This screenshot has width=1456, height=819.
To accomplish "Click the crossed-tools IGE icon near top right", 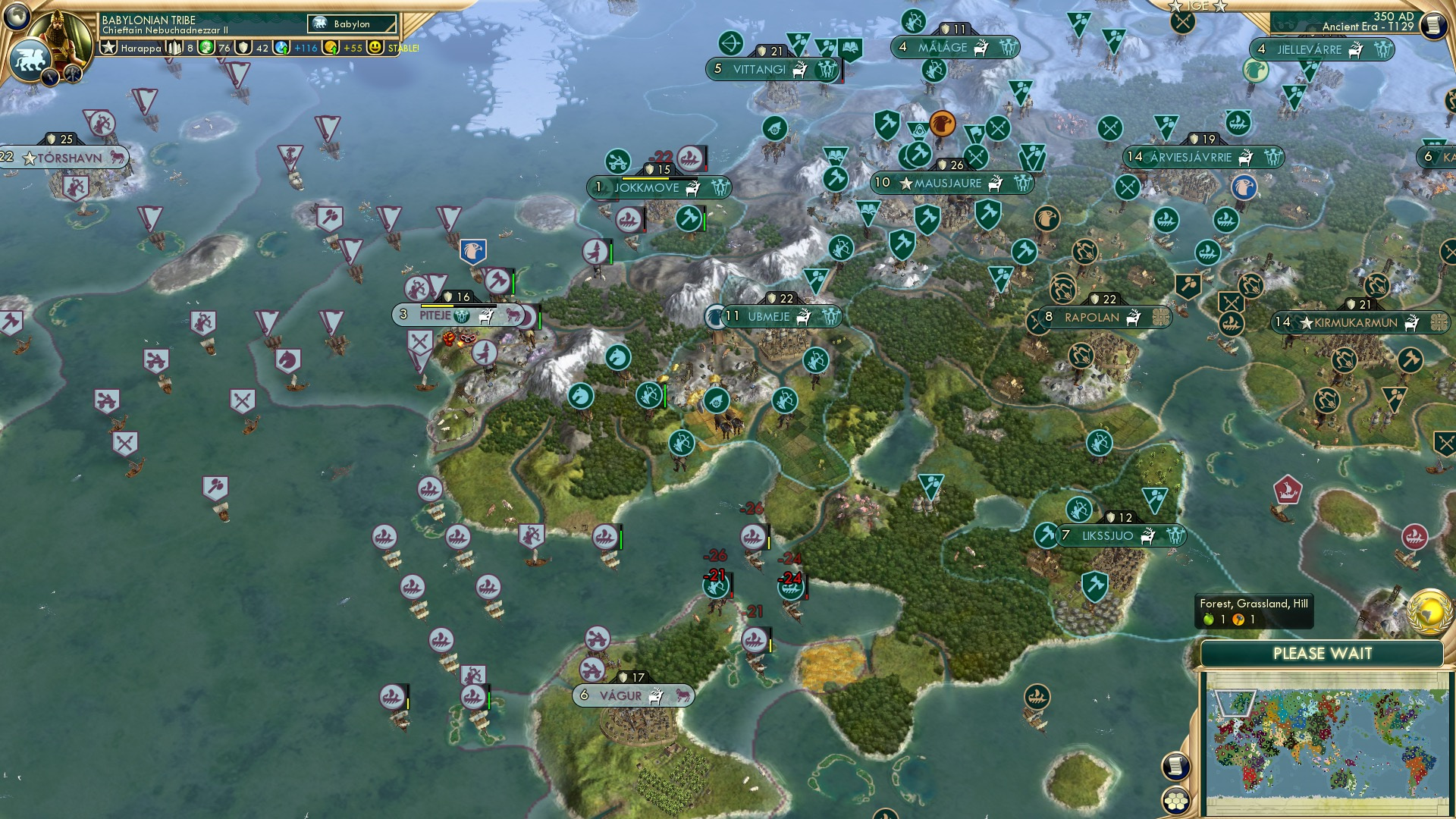I will [1181, 24].
